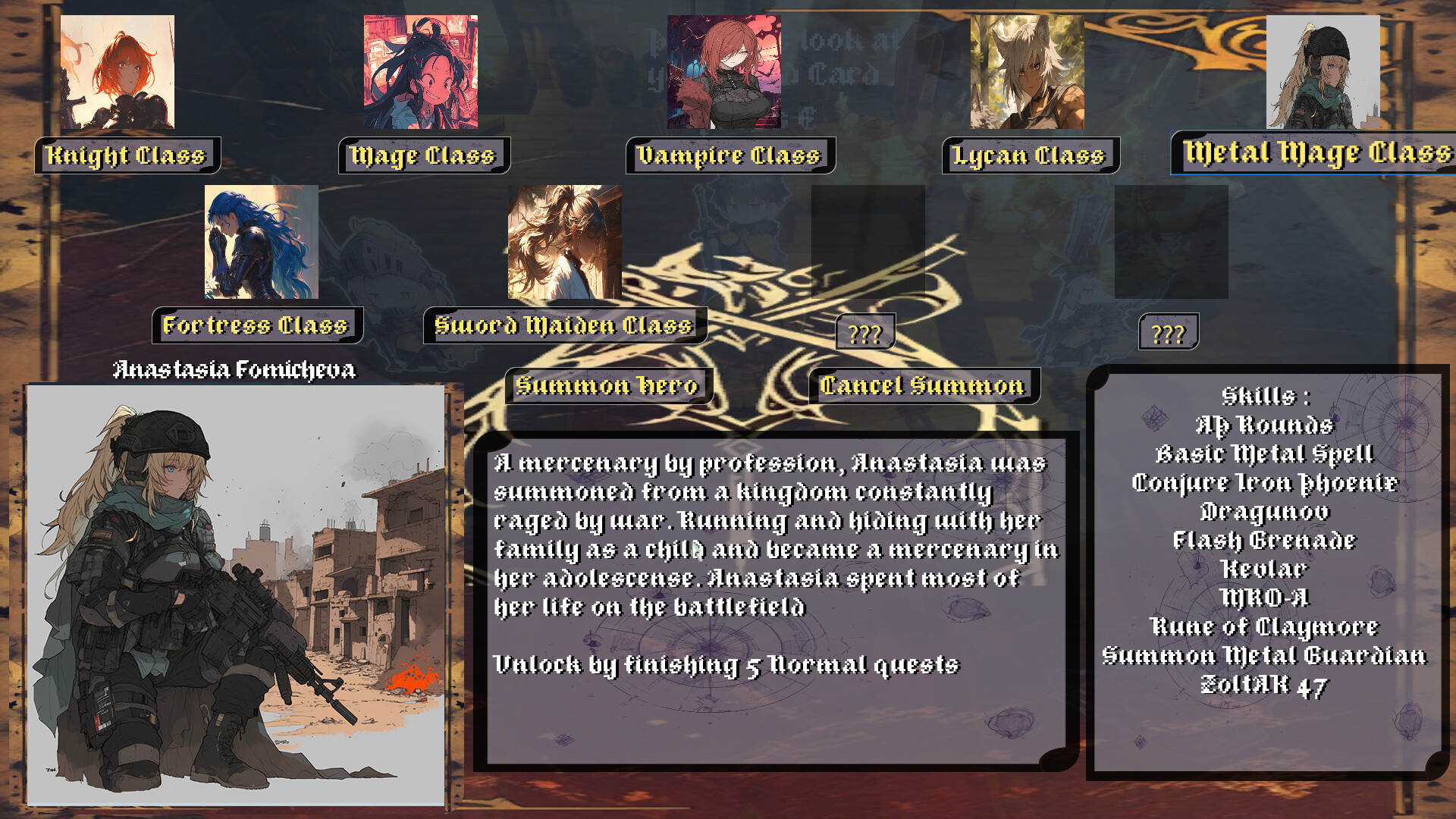The width and height of the screenshot is (1456, 819).
Task: Expand the Fortress Class details
Action: coord(258,326)
